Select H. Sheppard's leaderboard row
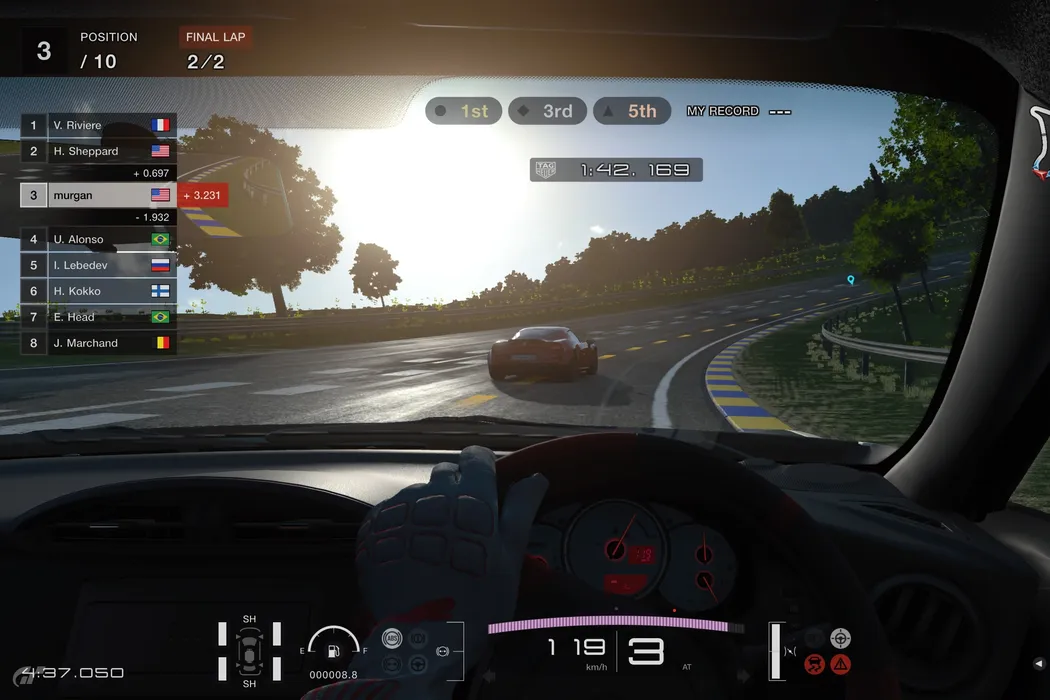The height and width of the screenshot is (700, 1050). coord(98,151)
